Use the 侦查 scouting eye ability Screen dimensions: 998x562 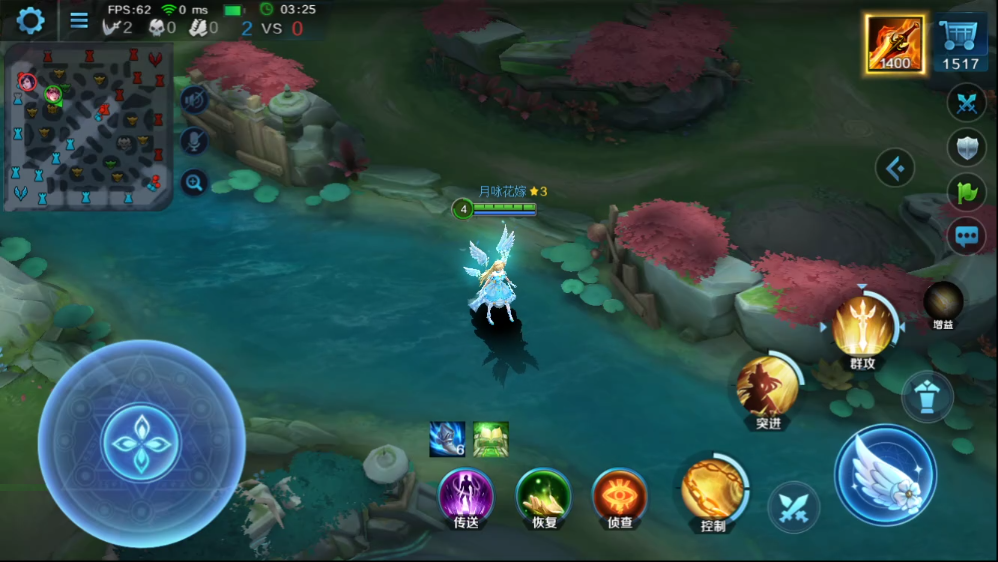[620, 495]
